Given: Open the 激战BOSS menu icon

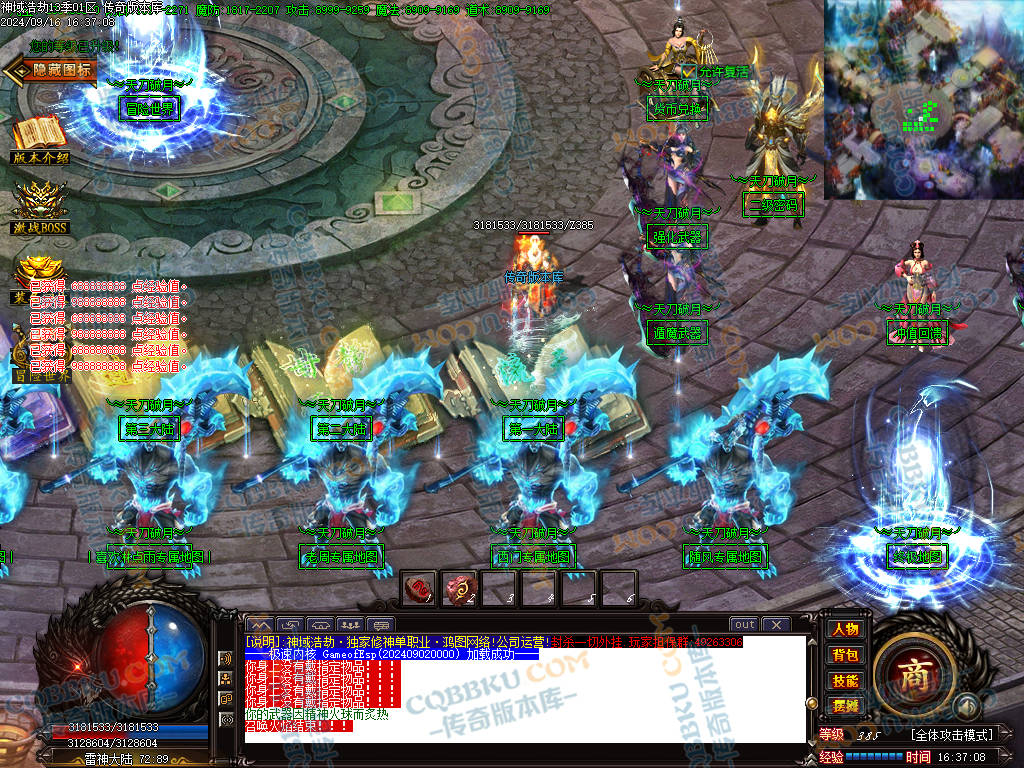Looking at the screenshot, I should click(x=40, y=205).
